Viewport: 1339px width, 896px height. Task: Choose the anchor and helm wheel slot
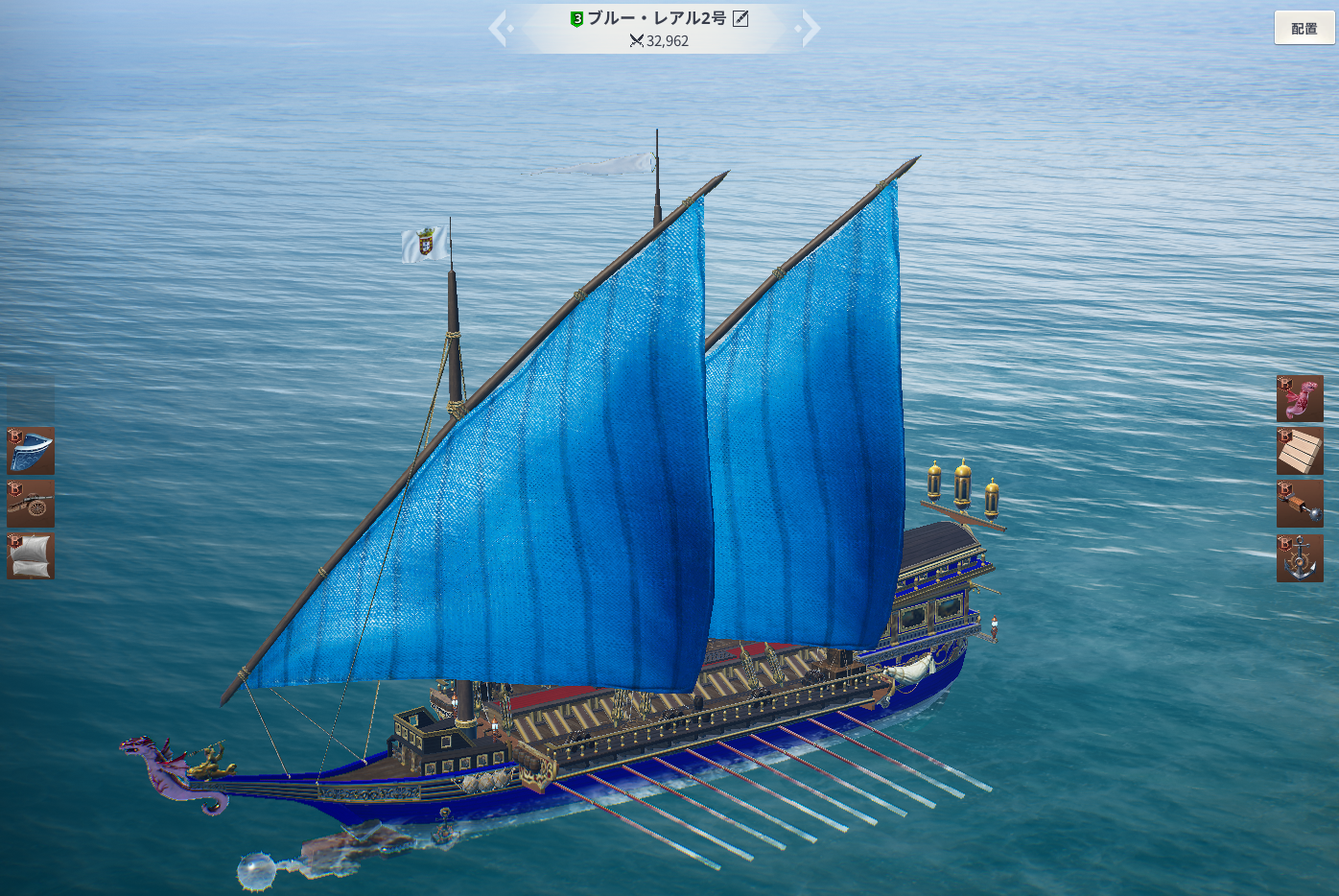click(1300, 558)
